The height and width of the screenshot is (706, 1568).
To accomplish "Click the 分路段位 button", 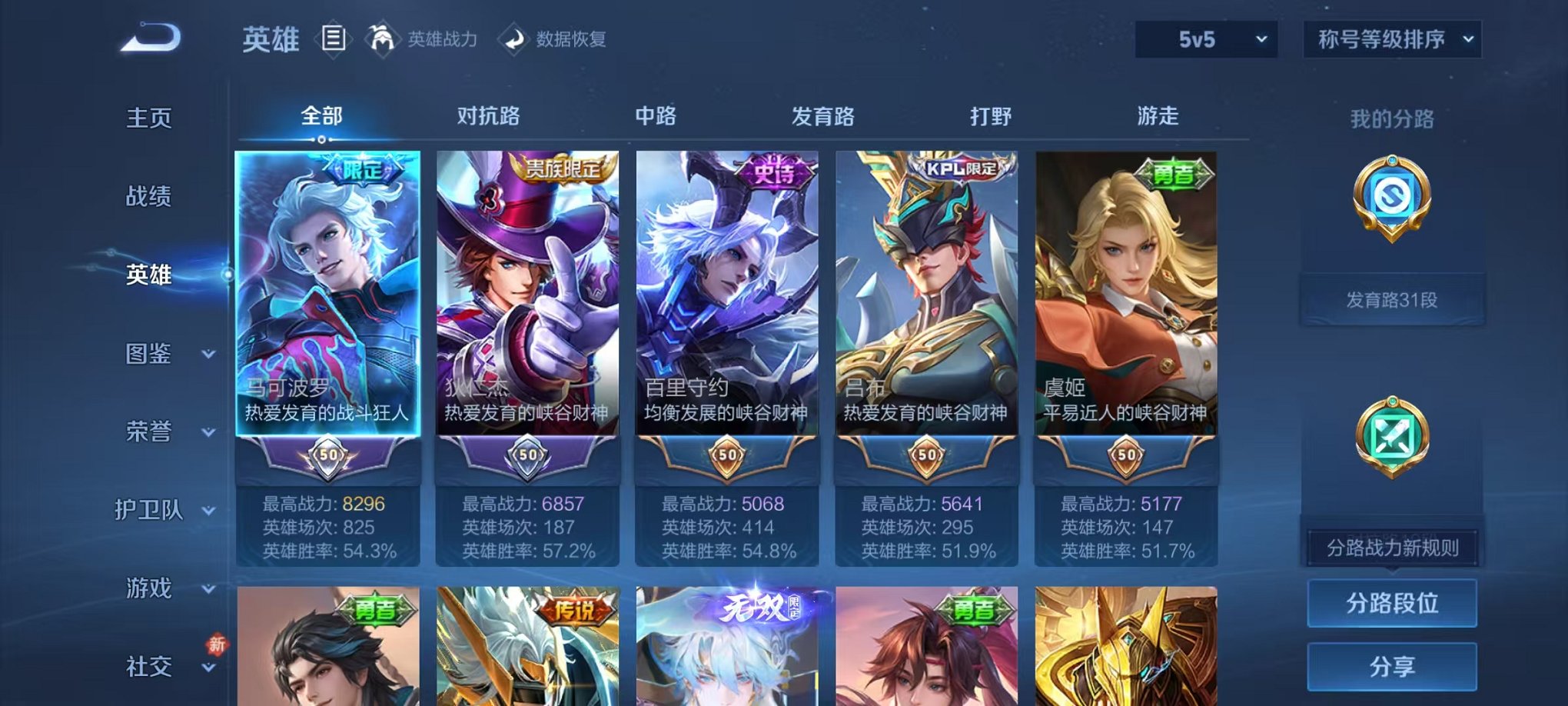I will coord(1391,603).
